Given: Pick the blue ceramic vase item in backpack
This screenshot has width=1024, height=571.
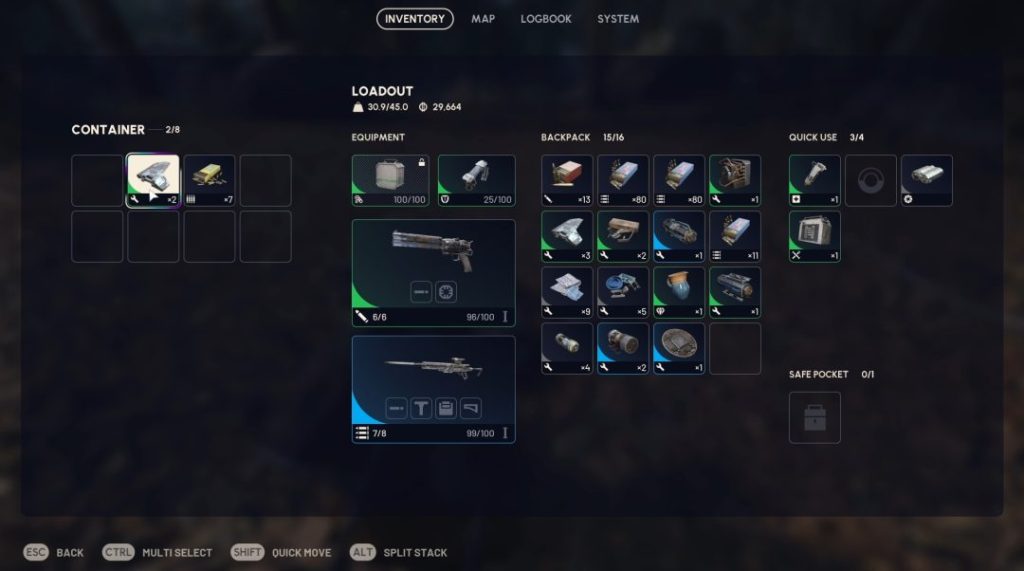Looking at the screenshot, I should (679, 292).
